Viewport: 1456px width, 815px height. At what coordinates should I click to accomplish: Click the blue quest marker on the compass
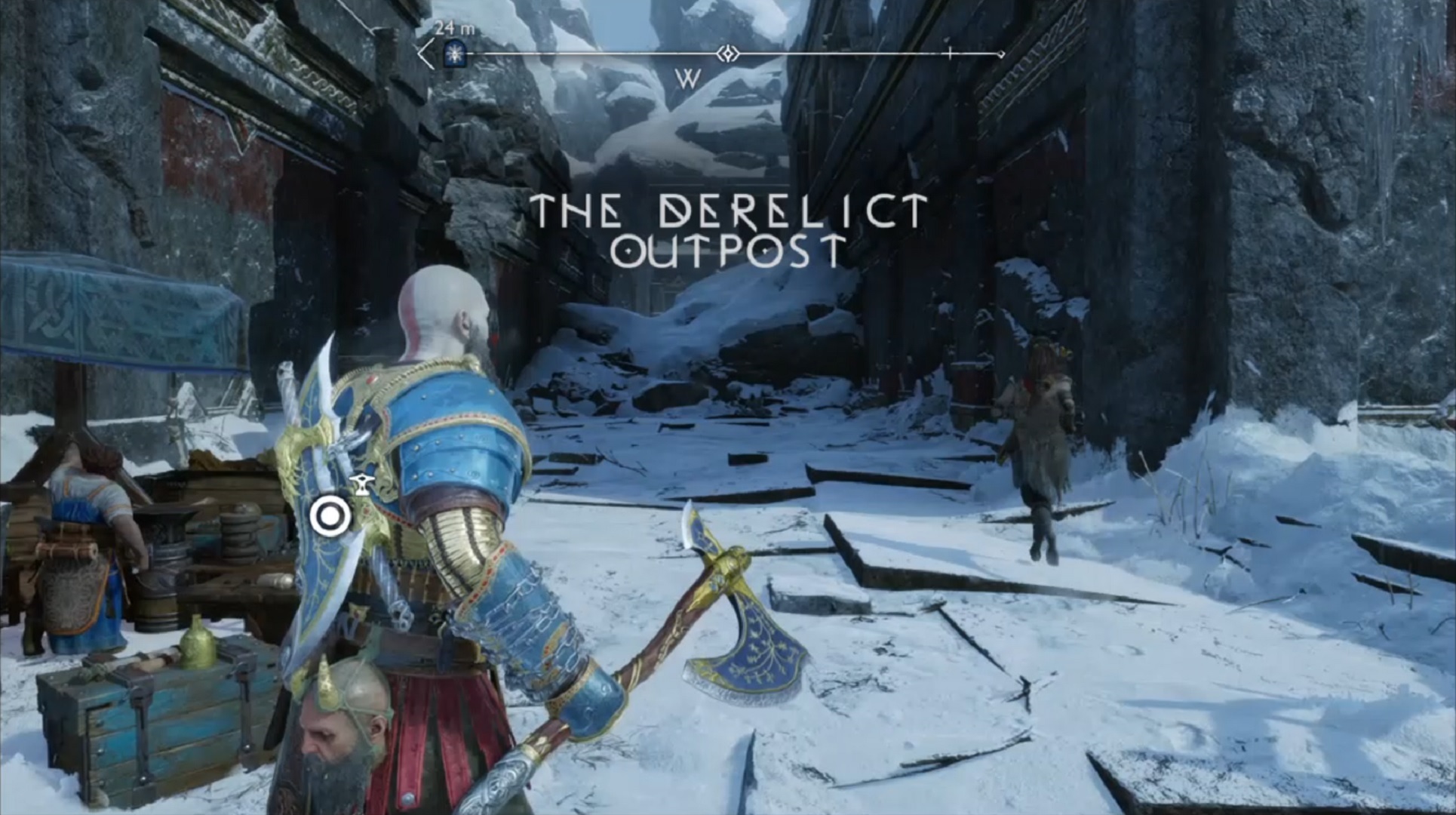point(454,54)
